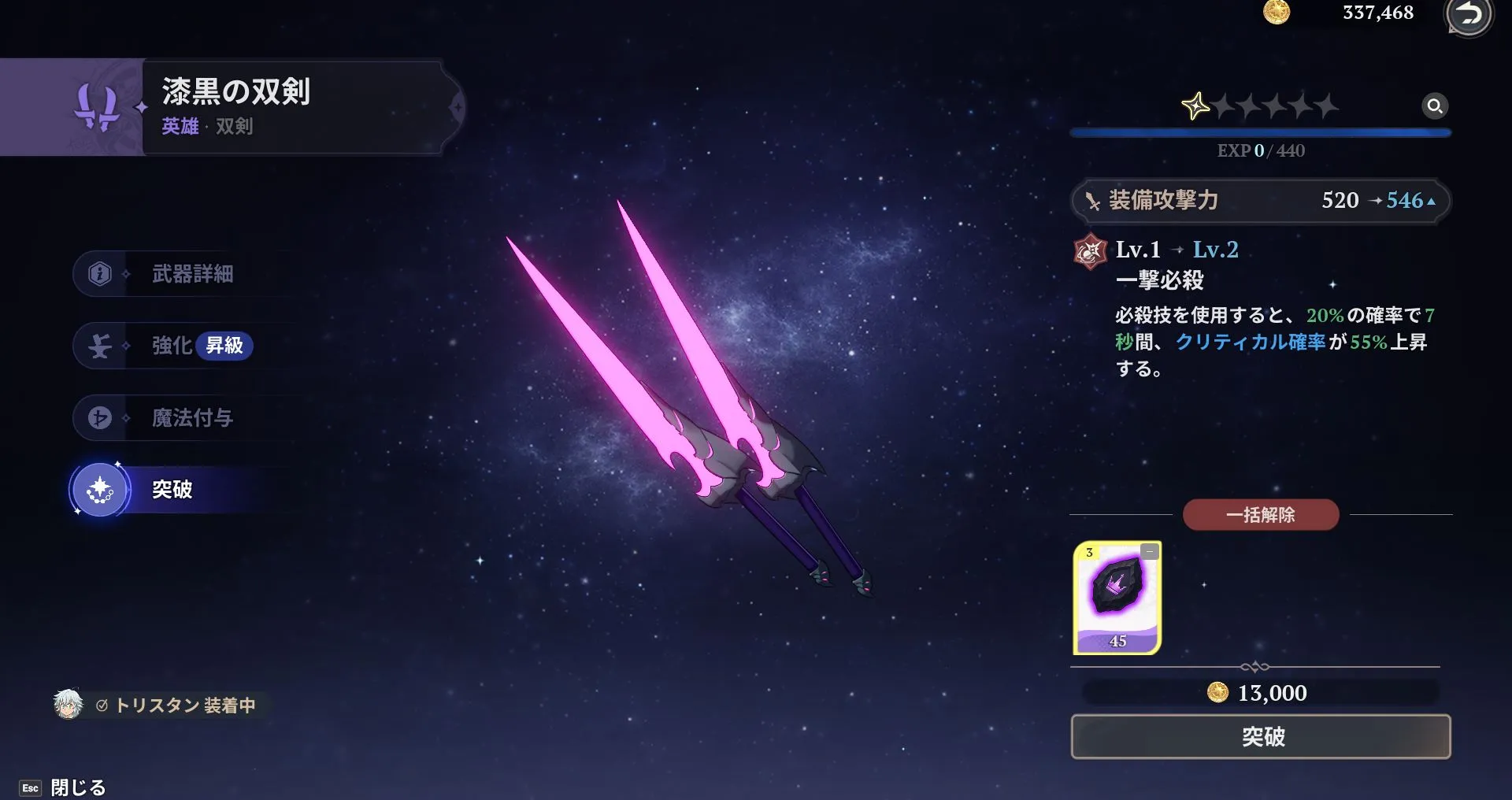This screenshot has height=800, width=1512.
Task: Open the search magnifier icon near star rating
Action: tap(1436, 106)
